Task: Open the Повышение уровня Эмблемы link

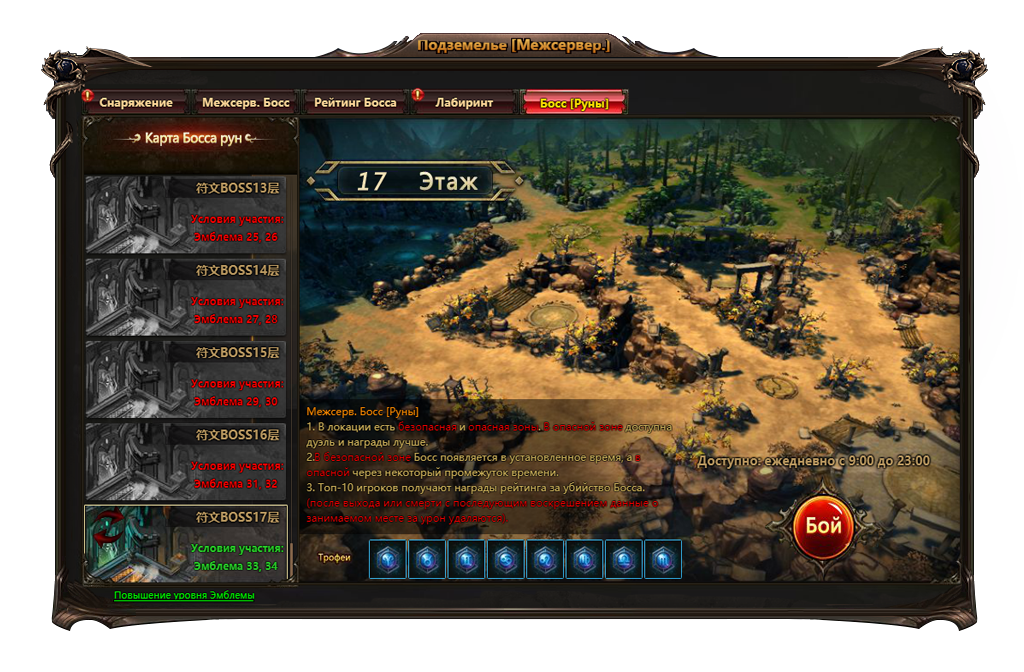Action: pos(184,596)
